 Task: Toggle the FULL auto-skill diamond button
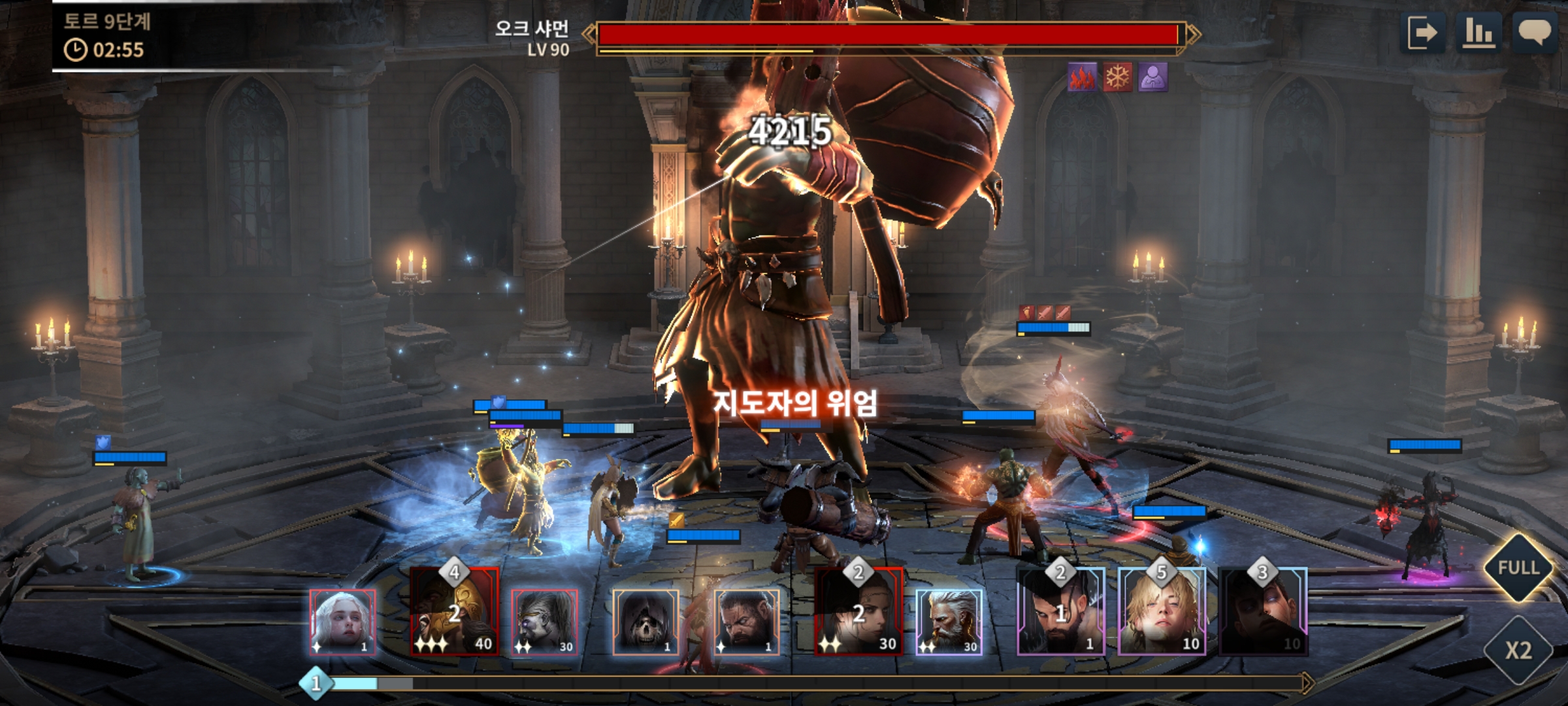1518,567
